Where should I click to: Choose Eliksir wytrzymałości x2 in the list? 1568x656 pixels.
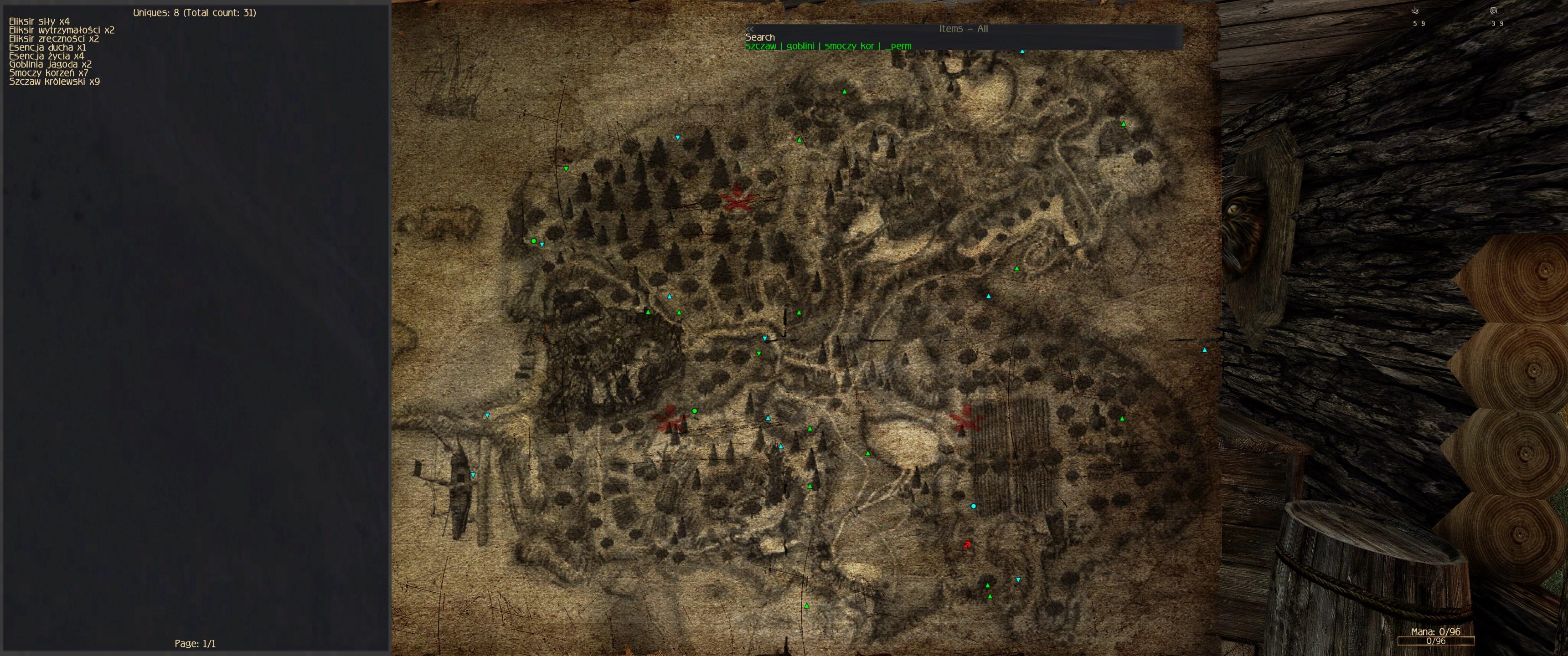pyautogui.click(x=62, y=30)
